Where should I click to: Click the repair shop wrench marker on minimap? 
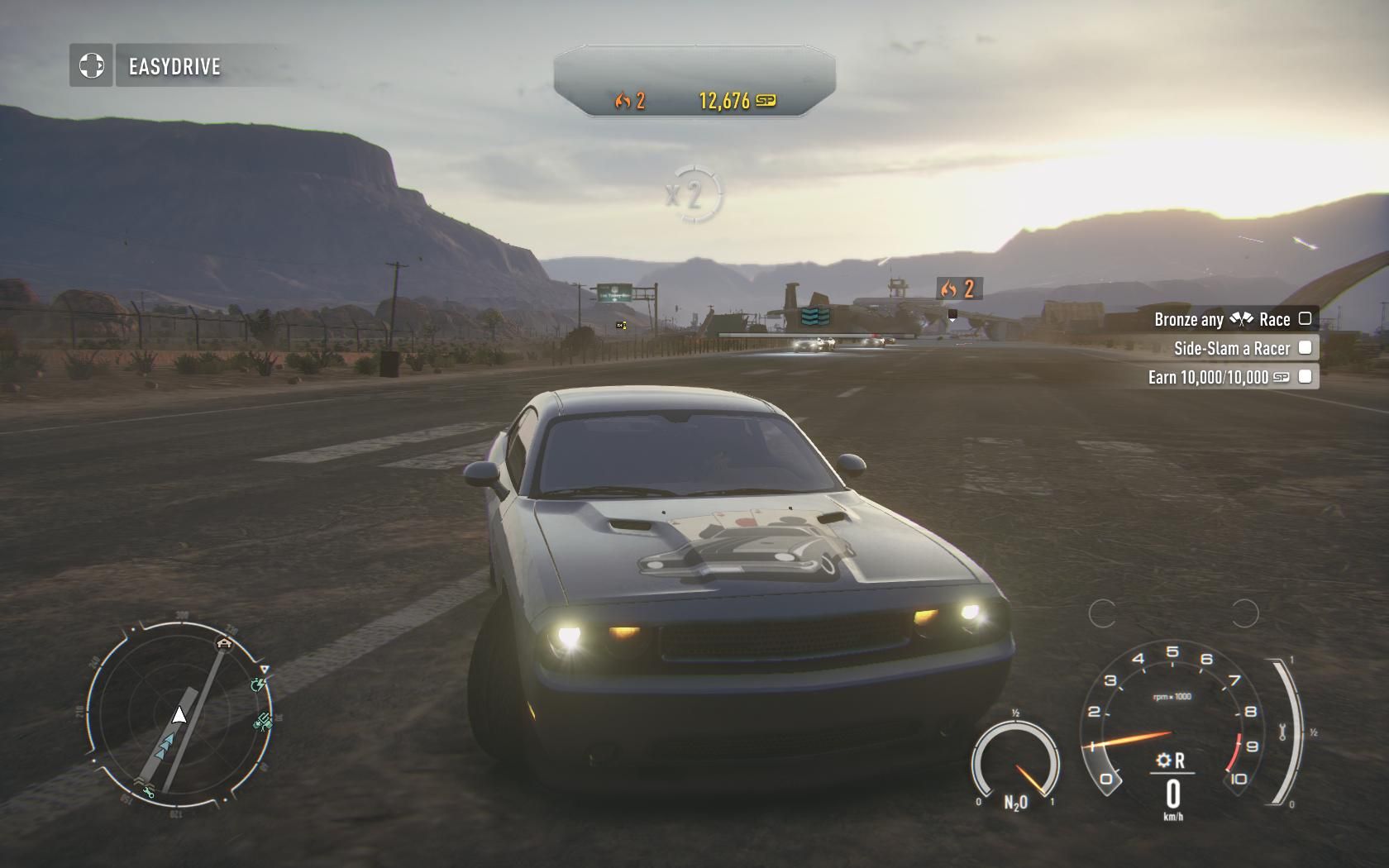point(149,793)
